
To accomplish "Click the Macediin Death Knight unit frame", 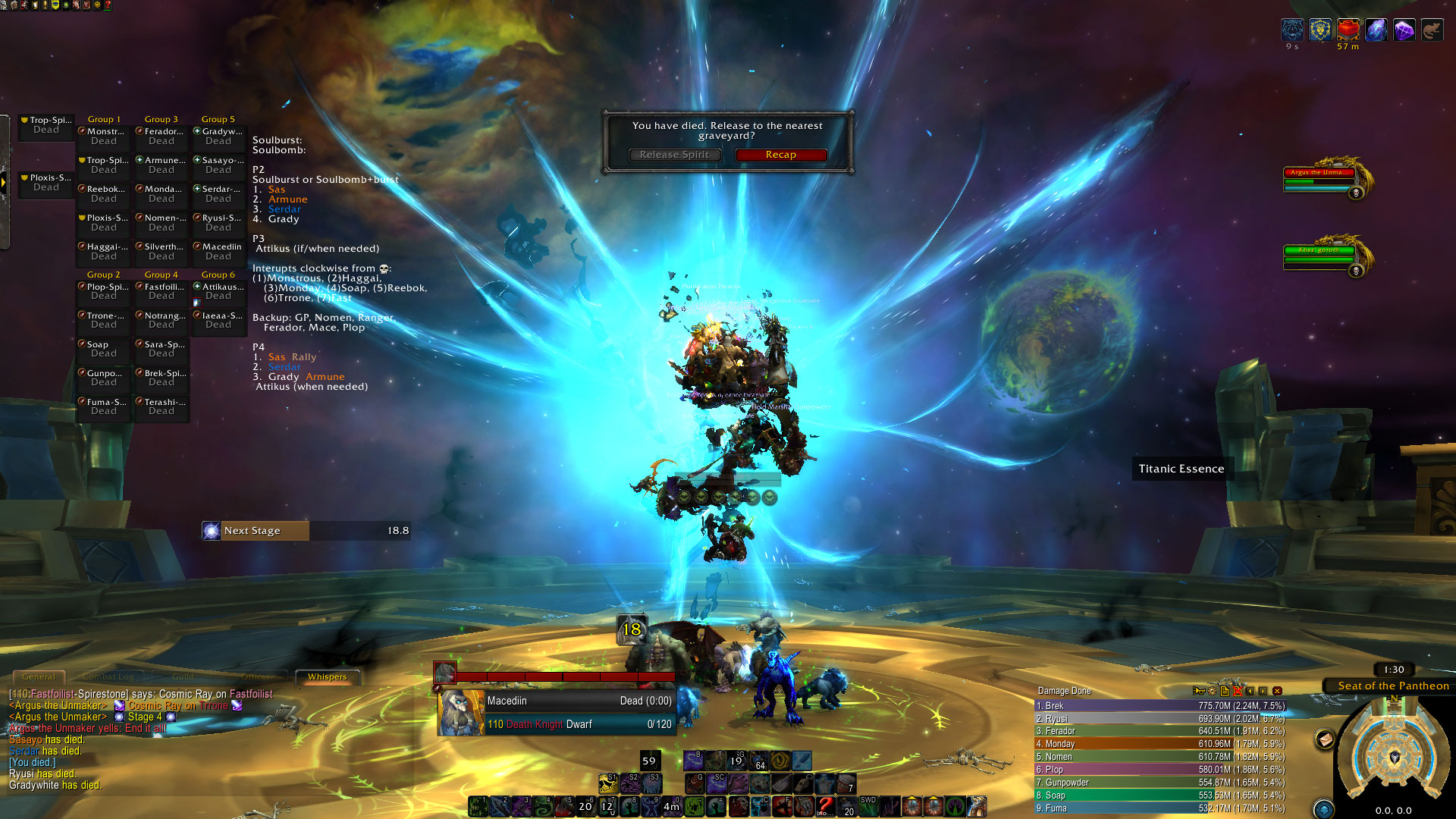I will click(x=557, y=713).
